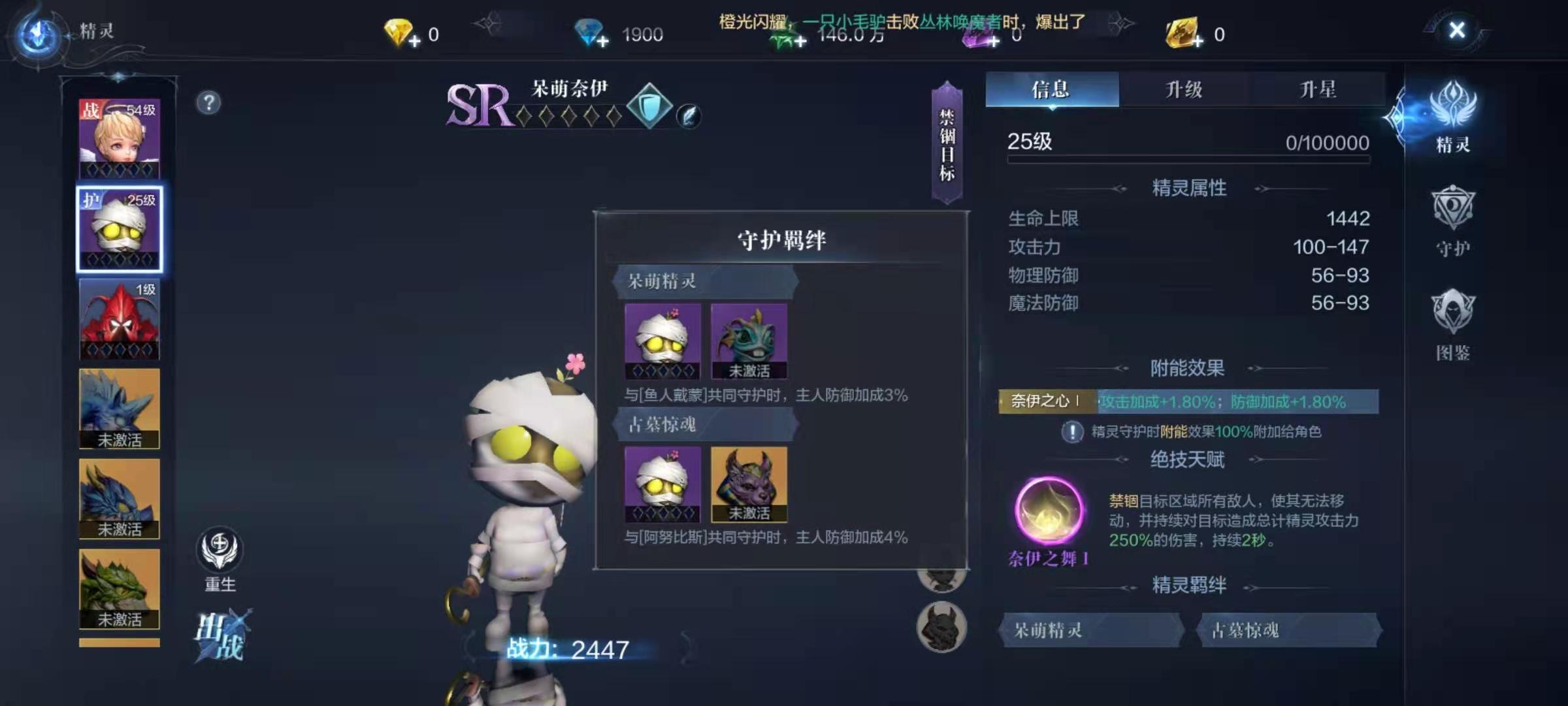Open the 守护 guardian panel in right sidebar

[x=1456, y=222]
